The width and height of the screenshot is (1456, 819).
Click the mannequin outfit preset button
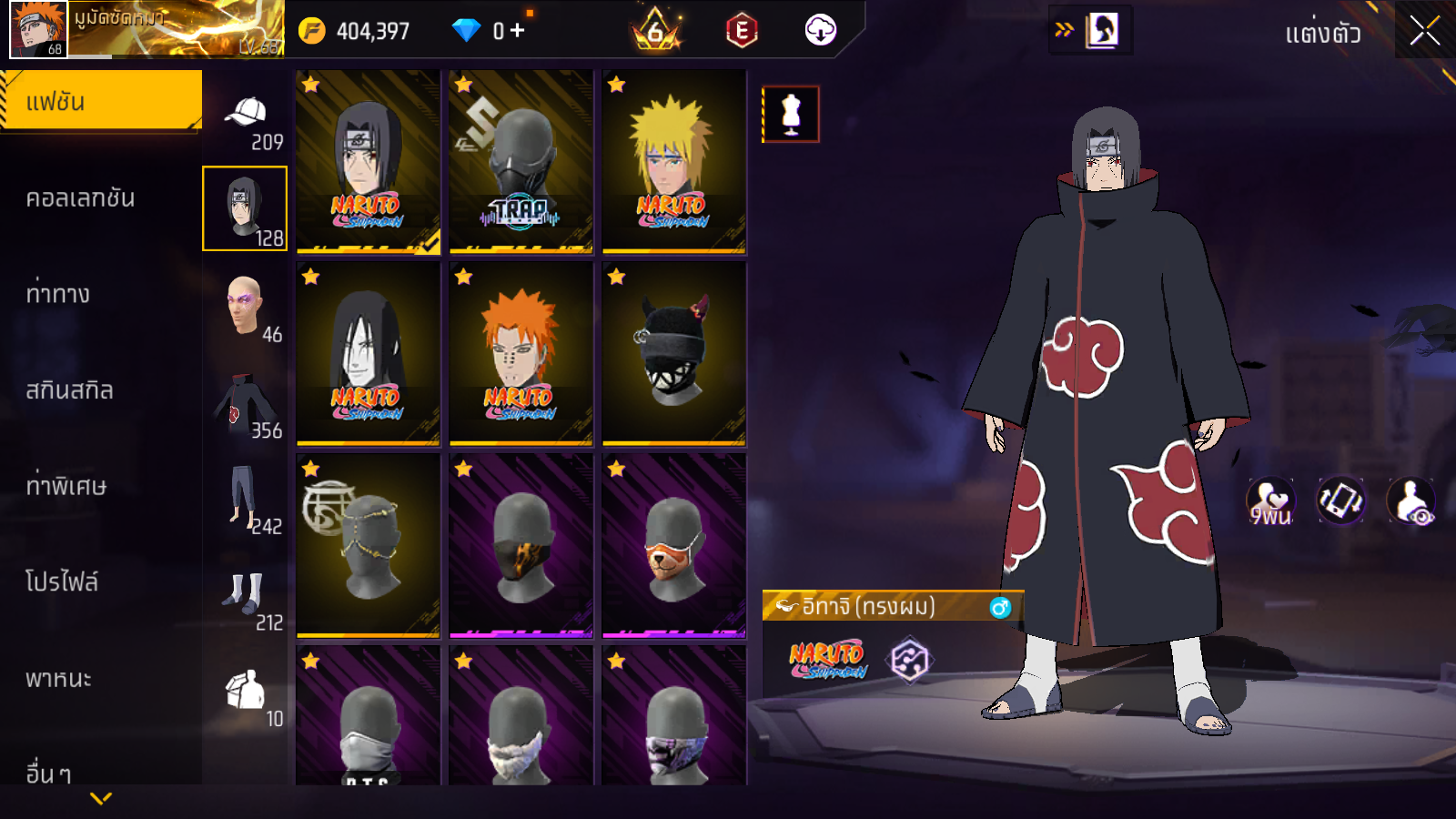[791, 115]
